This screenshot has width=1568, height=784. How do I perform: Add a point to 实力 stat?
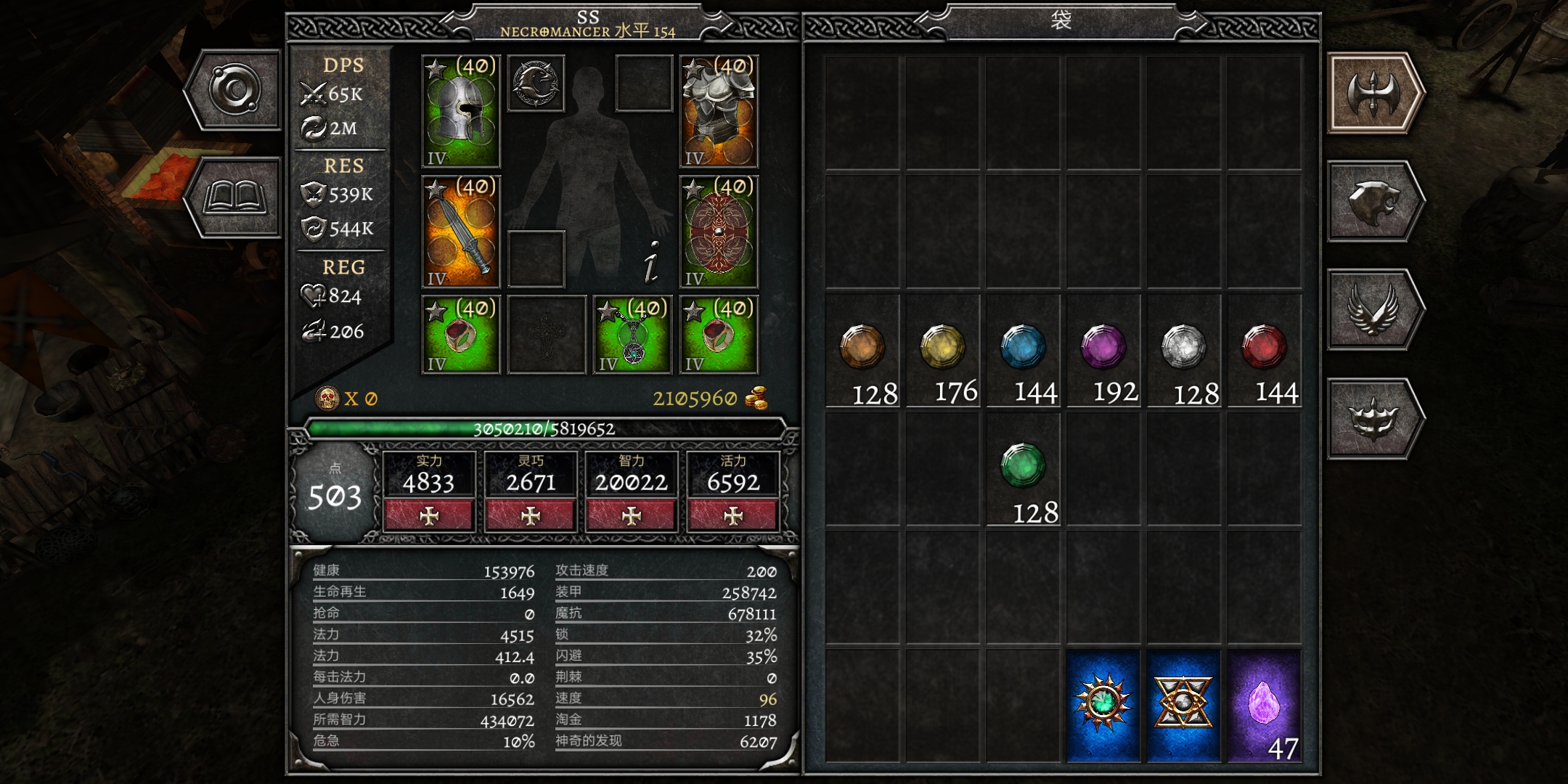click(429, 515)
